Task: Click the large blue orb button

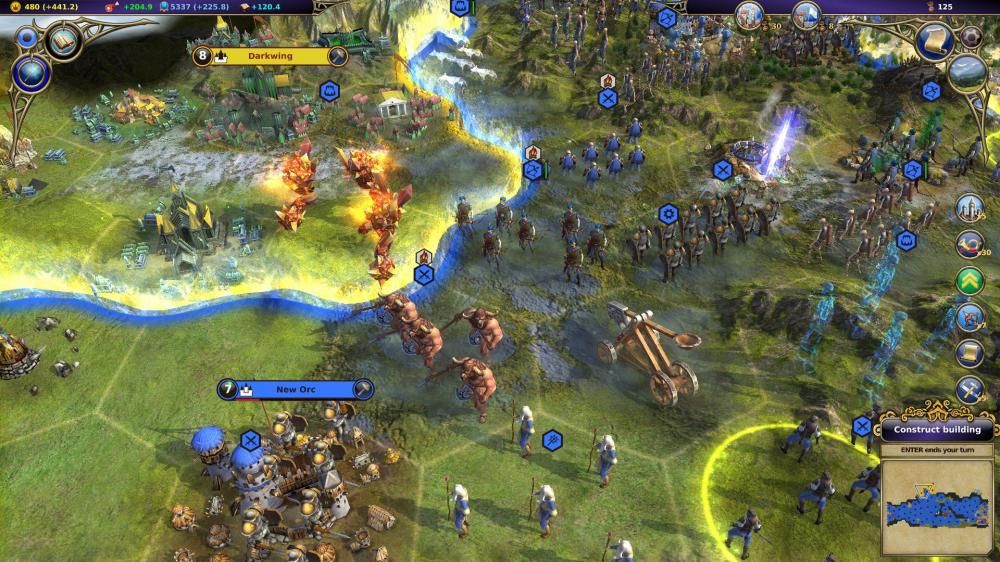Action: [x=32, y=75]
